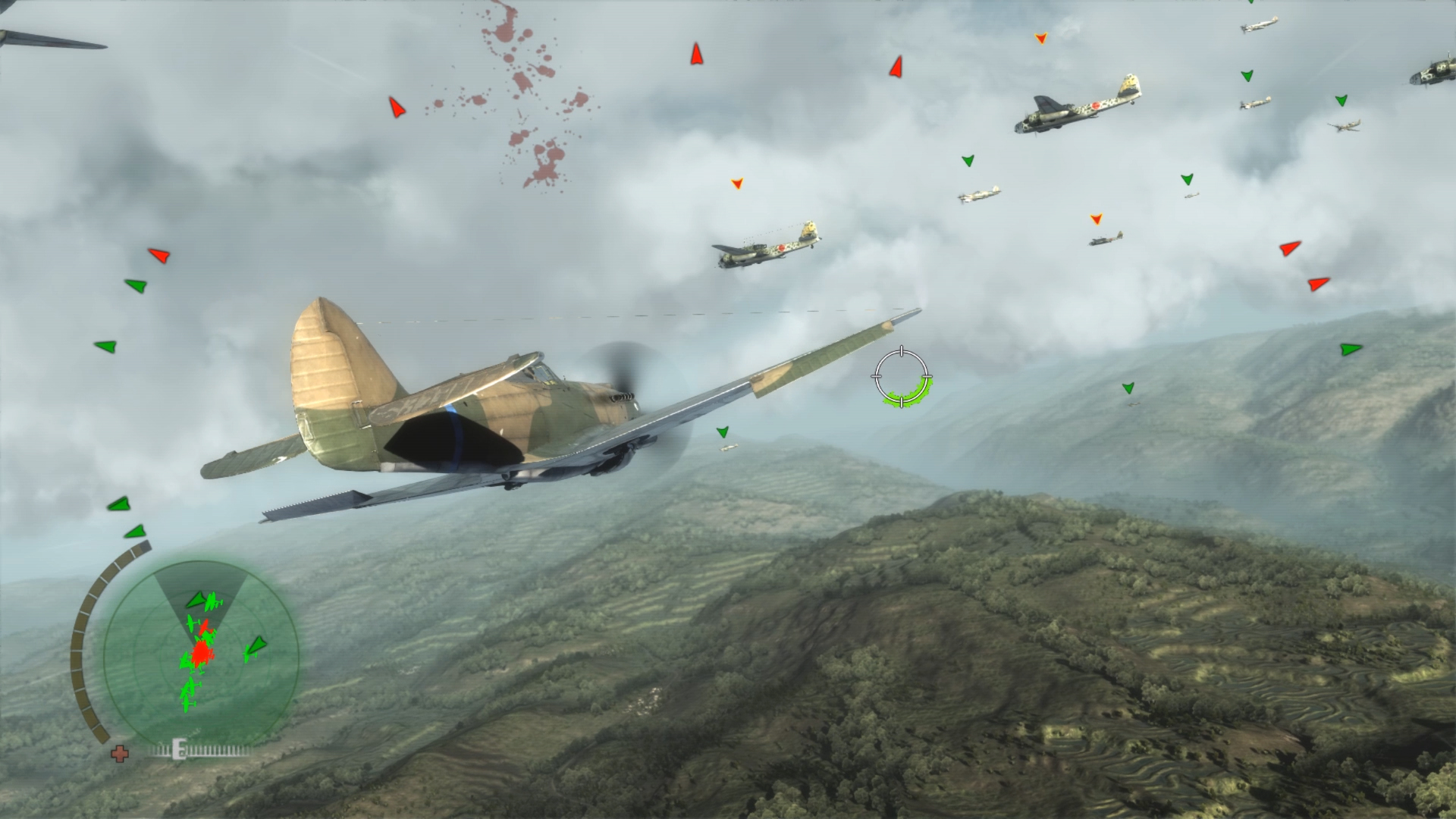The image size is (1456, 819).
Task: Click the orange damaged-enemy arrow near top right
Action: point(1040,36)
